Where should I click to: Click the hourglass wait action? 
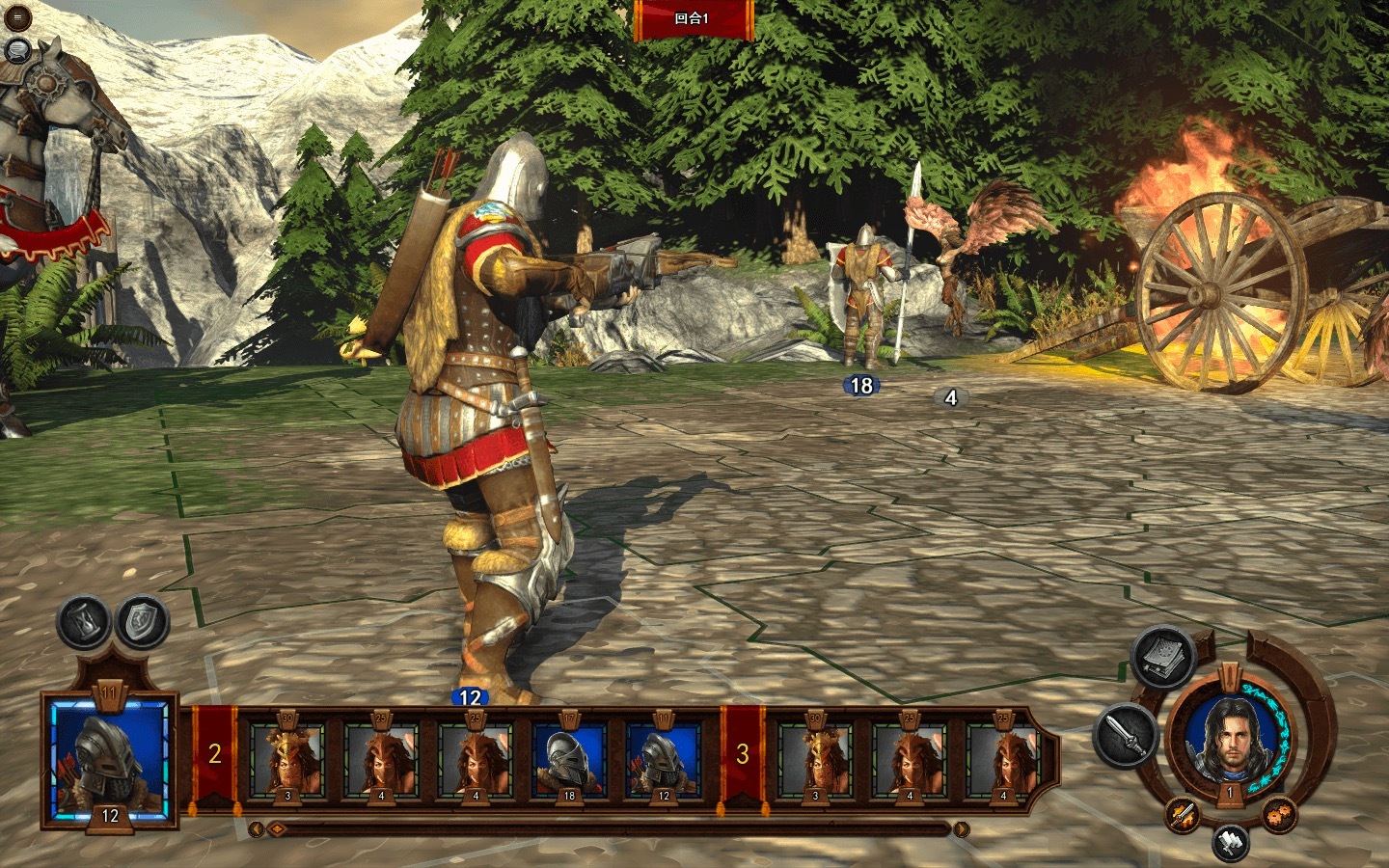(x=86, y=622)
